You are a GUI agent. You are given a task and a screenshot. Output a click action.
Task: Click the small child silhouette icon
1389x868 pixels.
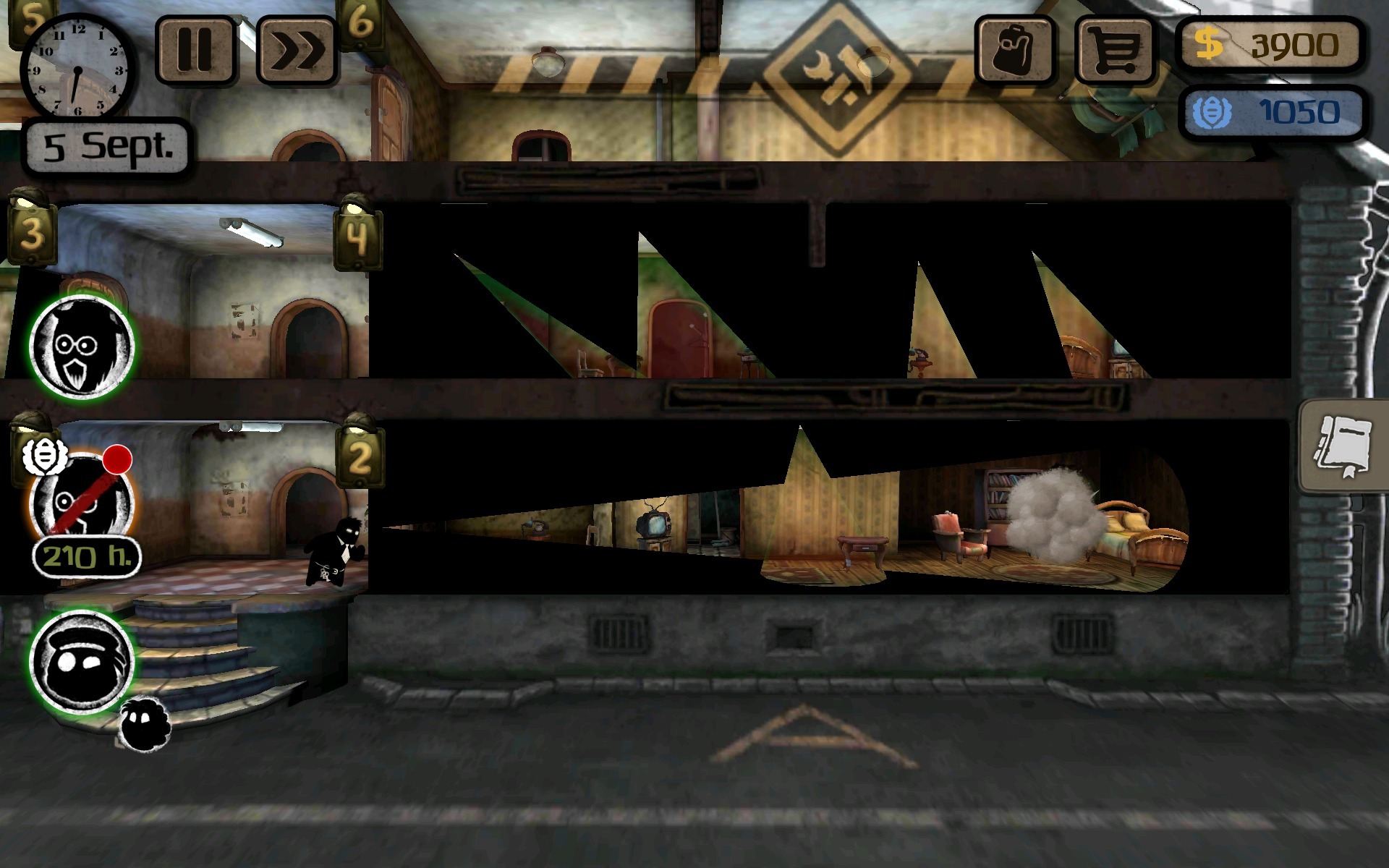coord(145,723)
